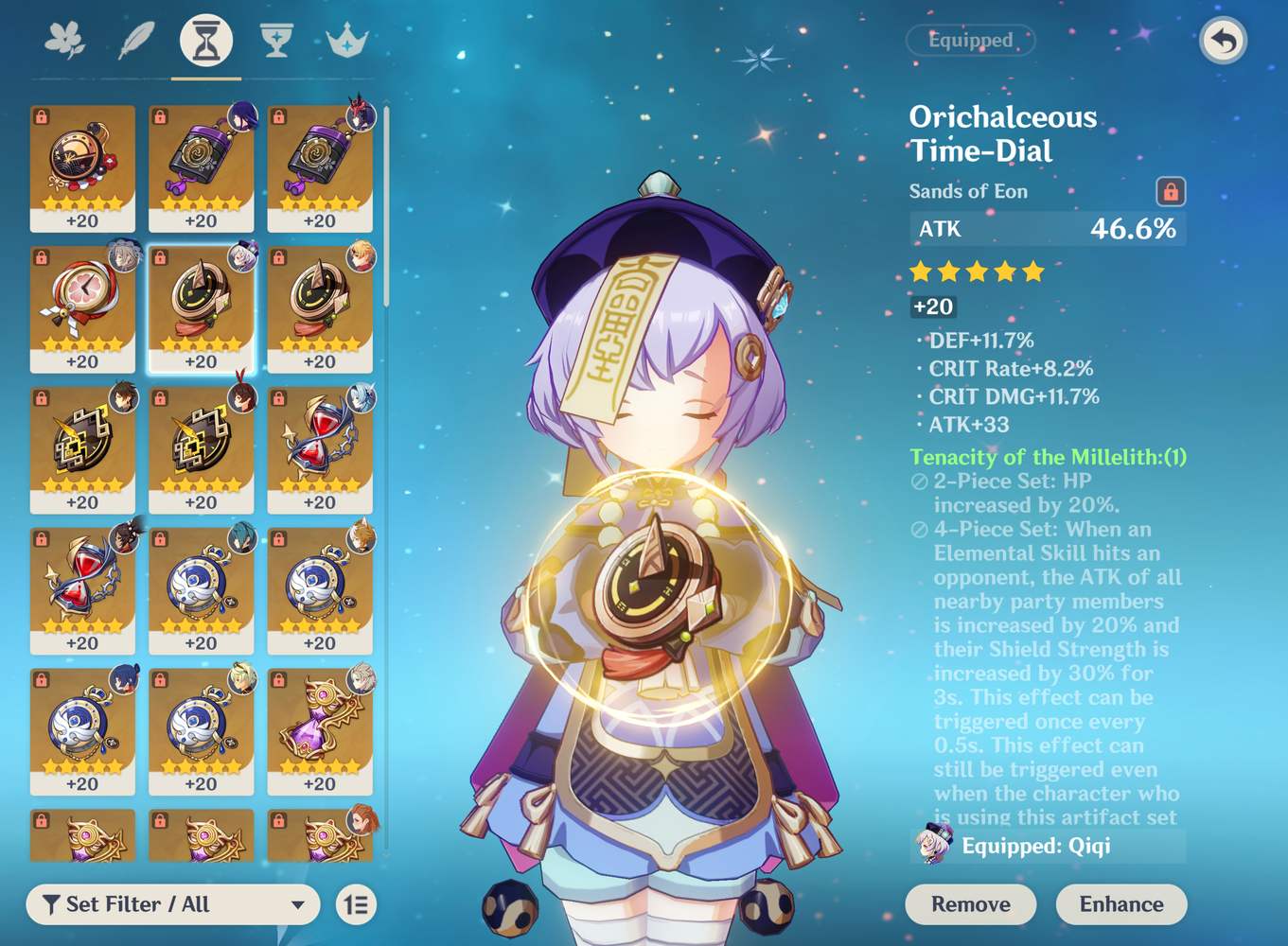Image resolution: width=1288 pixels, height=946 pixels.
Task: Click the character badge on the selected Time-Dial thumbnail
Action: (x=238, y=261)
